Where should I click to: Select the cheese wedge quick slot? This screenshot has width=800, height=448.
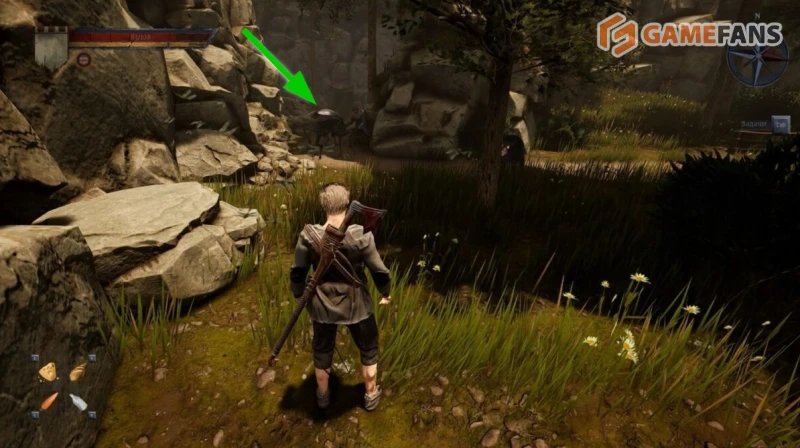(46, 372)
